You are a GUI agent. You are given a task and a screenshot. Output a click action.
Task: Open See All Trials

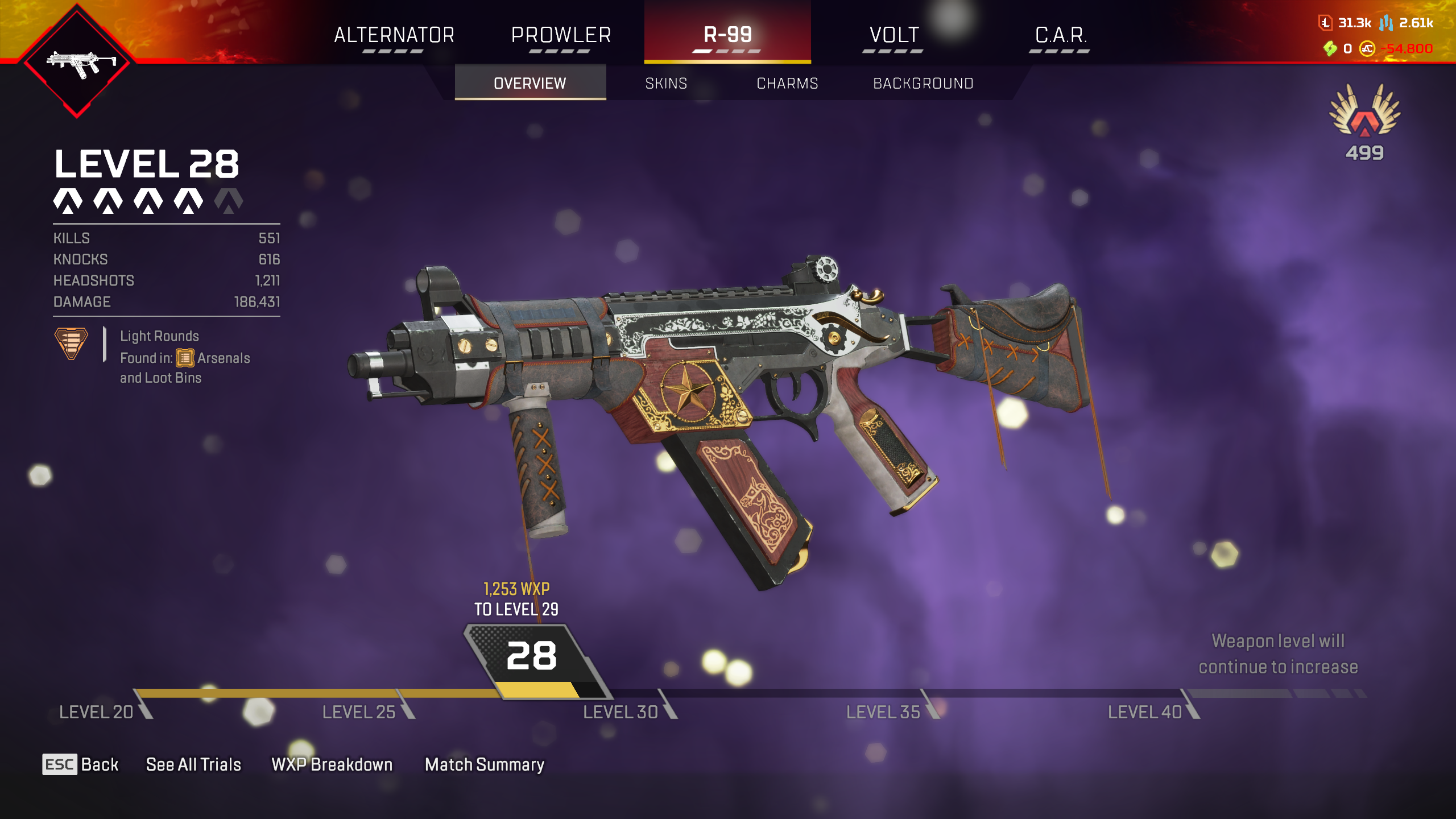(193, 764)
